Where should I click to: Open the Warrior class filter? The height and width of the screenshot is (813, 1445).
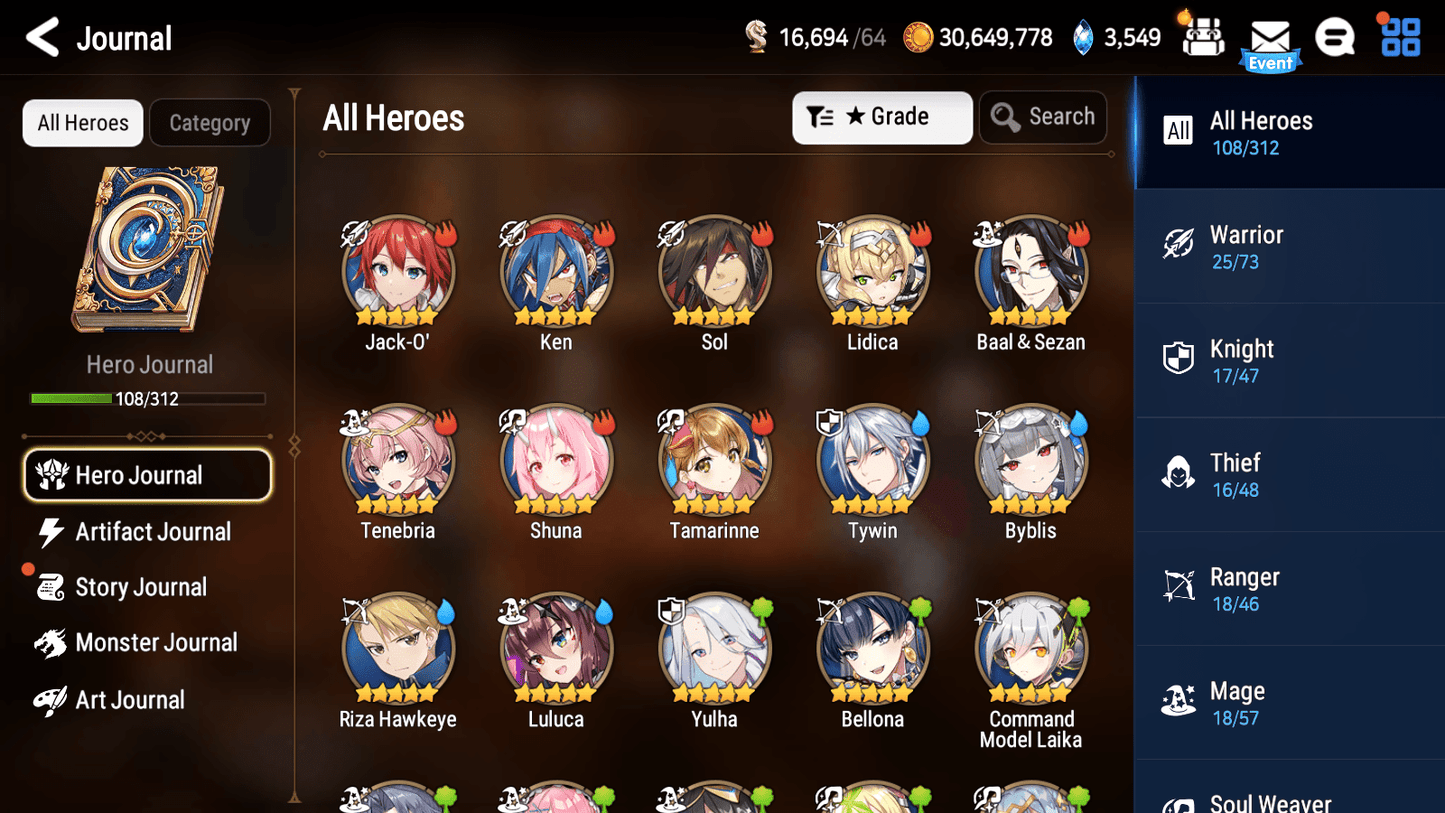(1289, 246)
